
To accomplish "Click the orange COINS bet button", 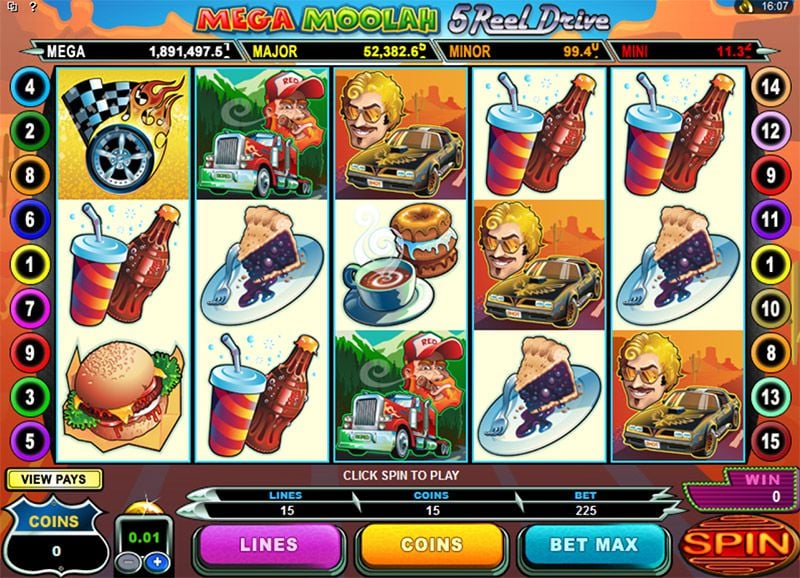I will (x=432, y=545).
